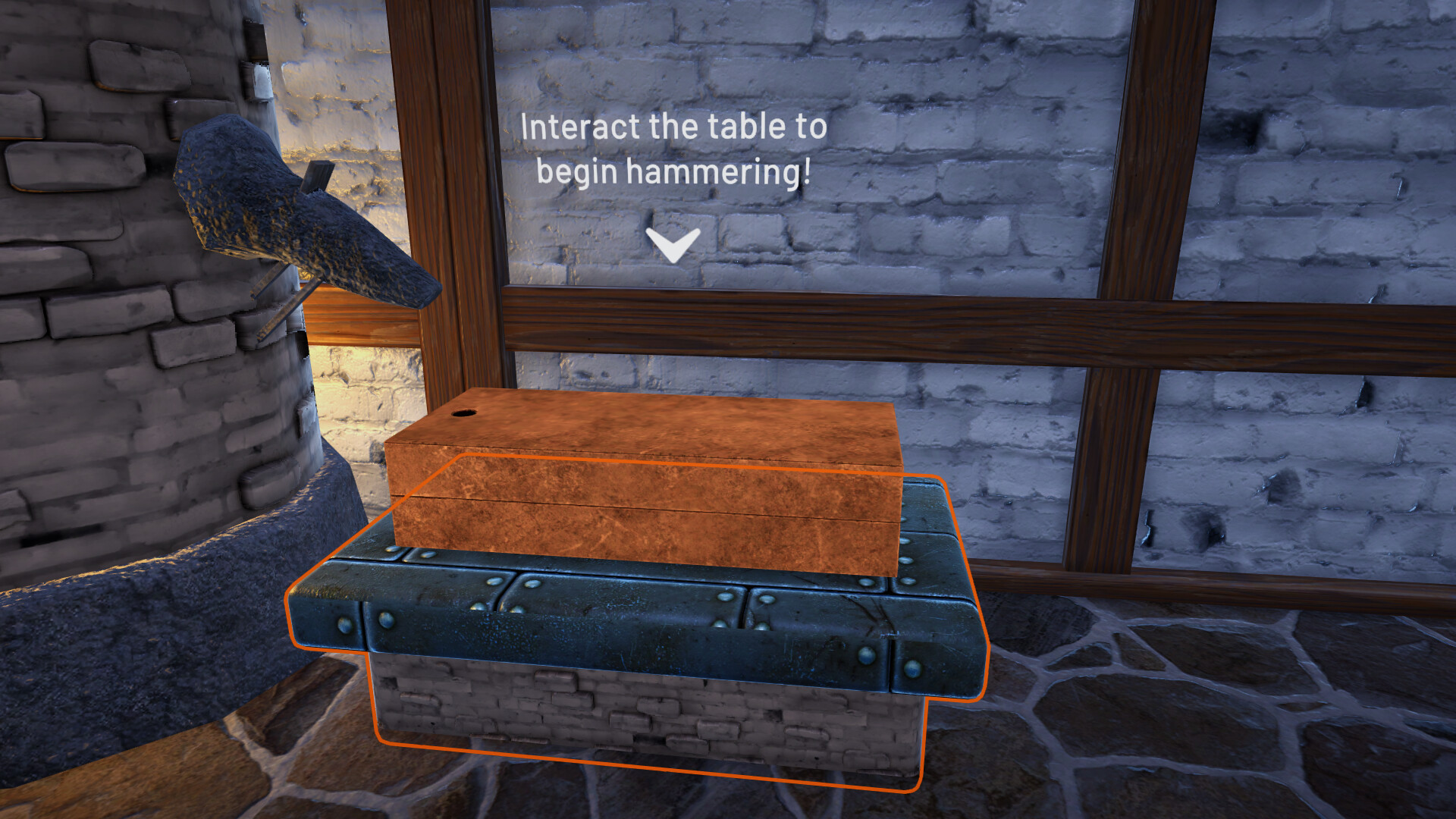Select the hole in the copper slab
The height and width of the screenshot is (819, 1456).
pos(466,414)
